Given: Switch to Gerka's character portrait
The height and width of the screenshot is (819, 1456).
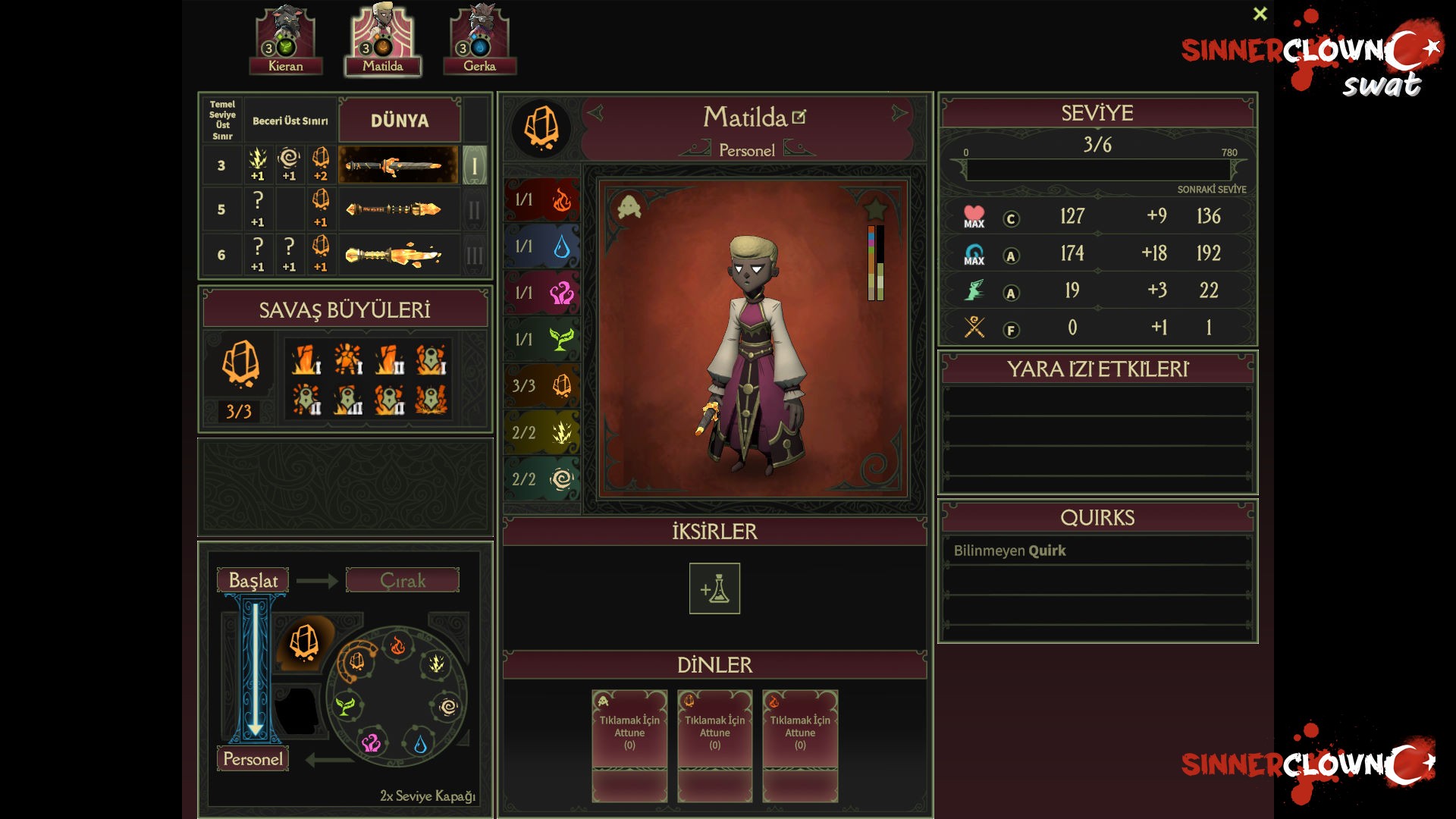Looking at the screenshot, I should tap(479, 39).
